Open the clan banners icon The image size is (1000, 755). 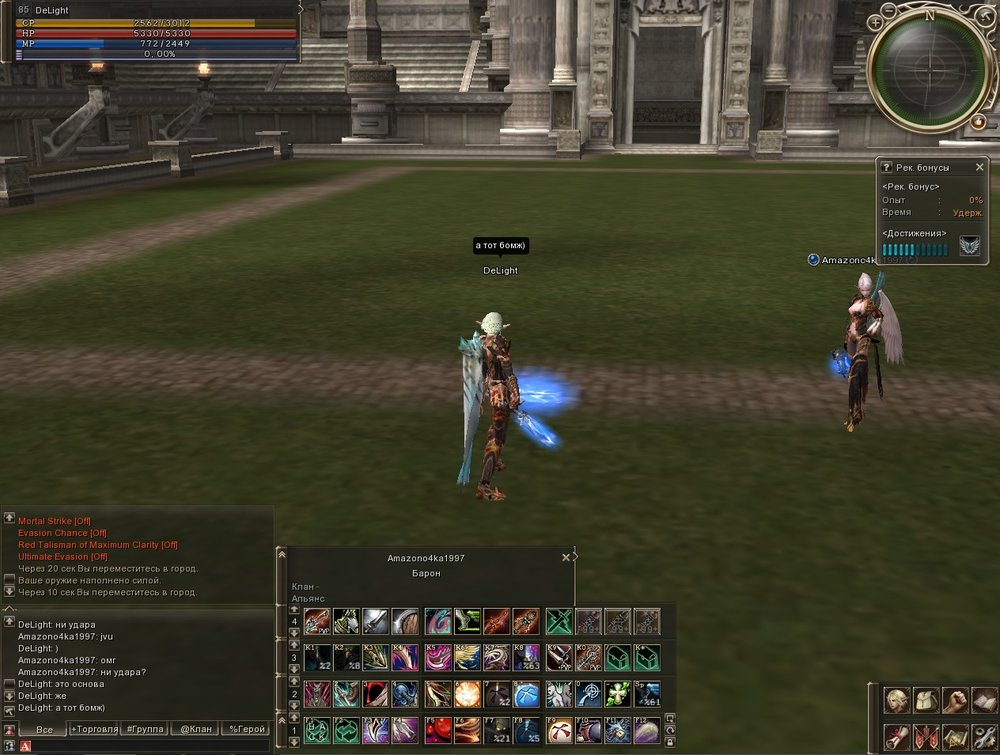click(x=927, y=737)
